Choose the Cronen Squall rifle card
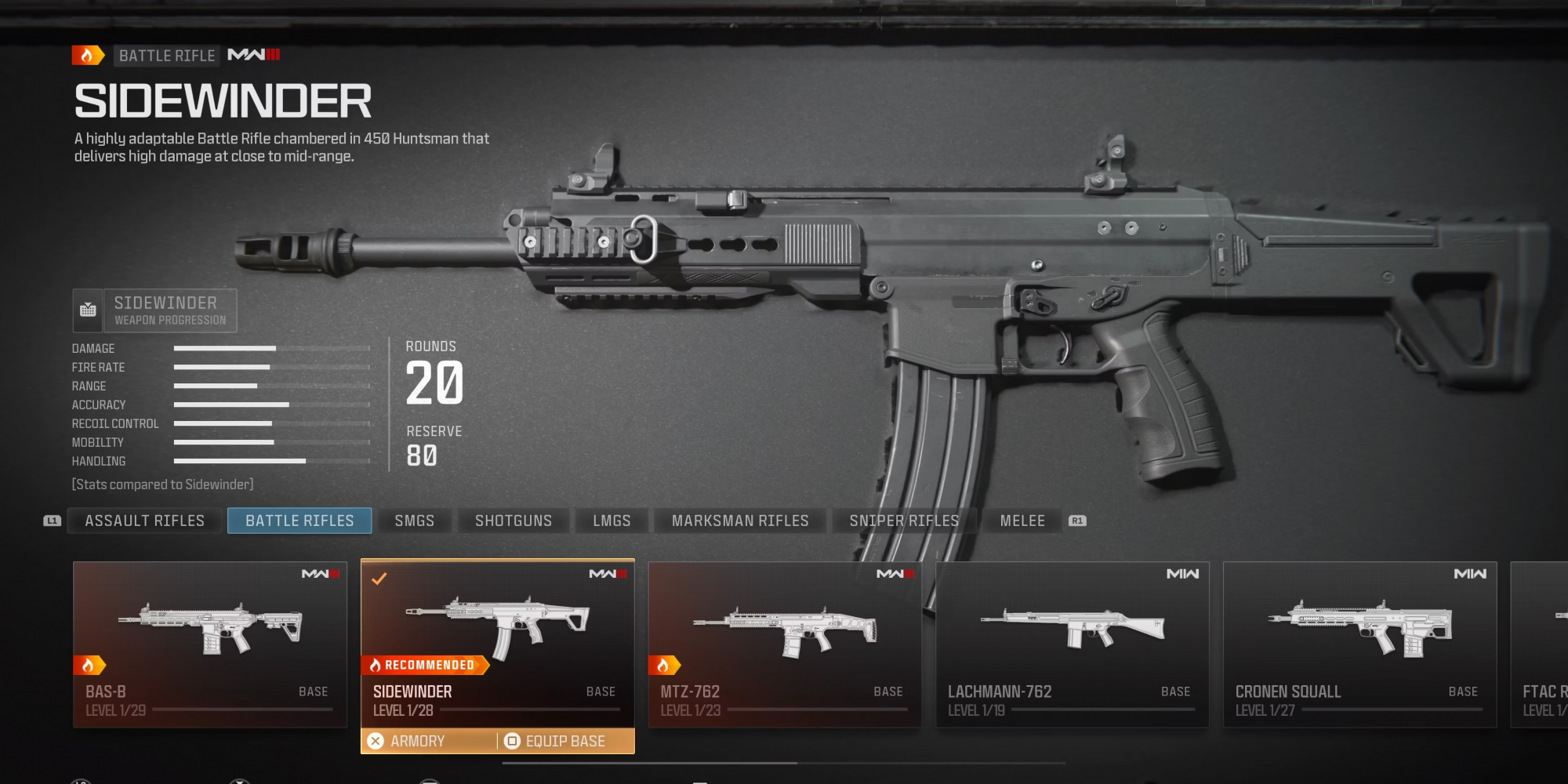 click(1359, 644)
